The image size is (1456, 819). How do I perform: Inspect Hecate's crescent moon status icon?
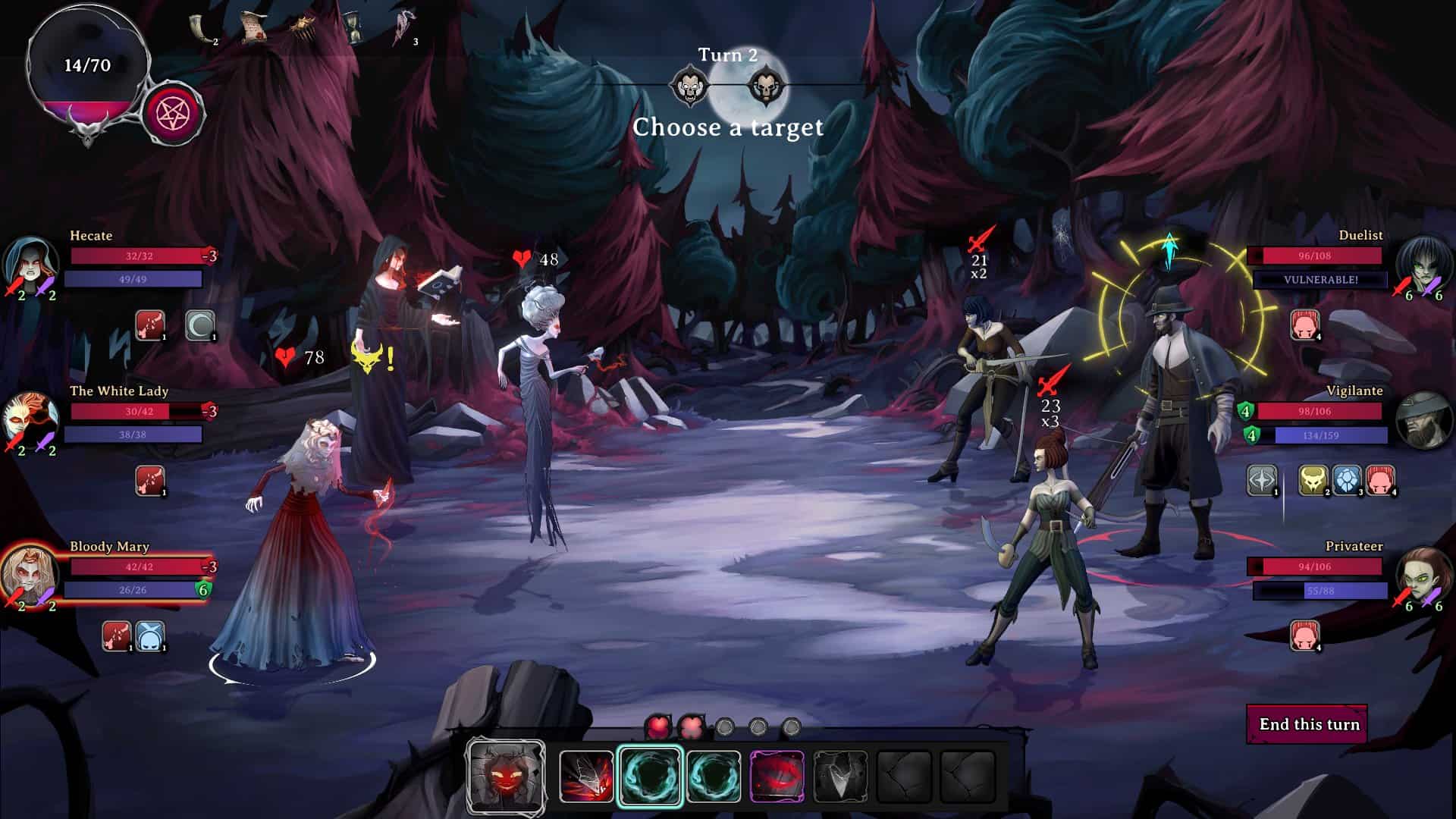[x=200, y=325]
